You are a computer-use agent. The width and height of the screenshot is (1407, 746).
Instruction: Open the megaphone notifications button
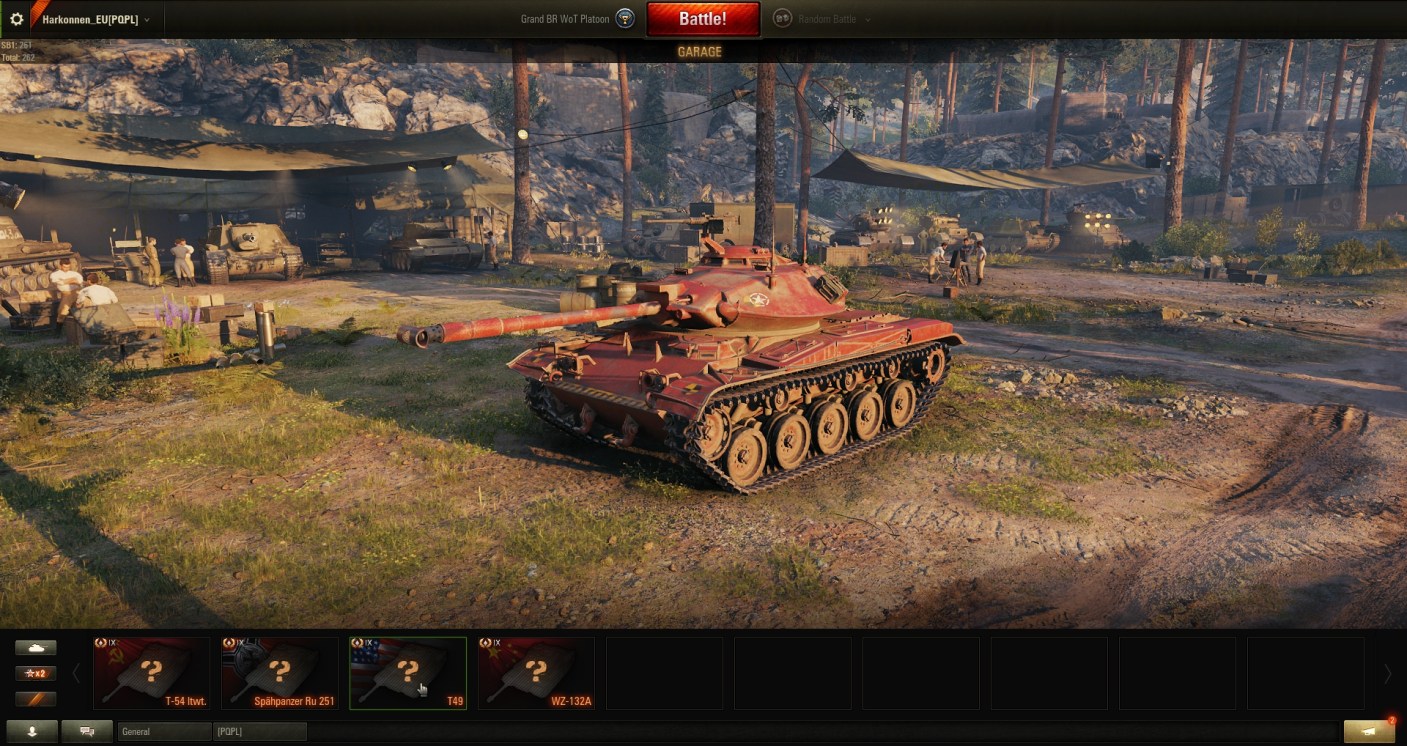1369,731
